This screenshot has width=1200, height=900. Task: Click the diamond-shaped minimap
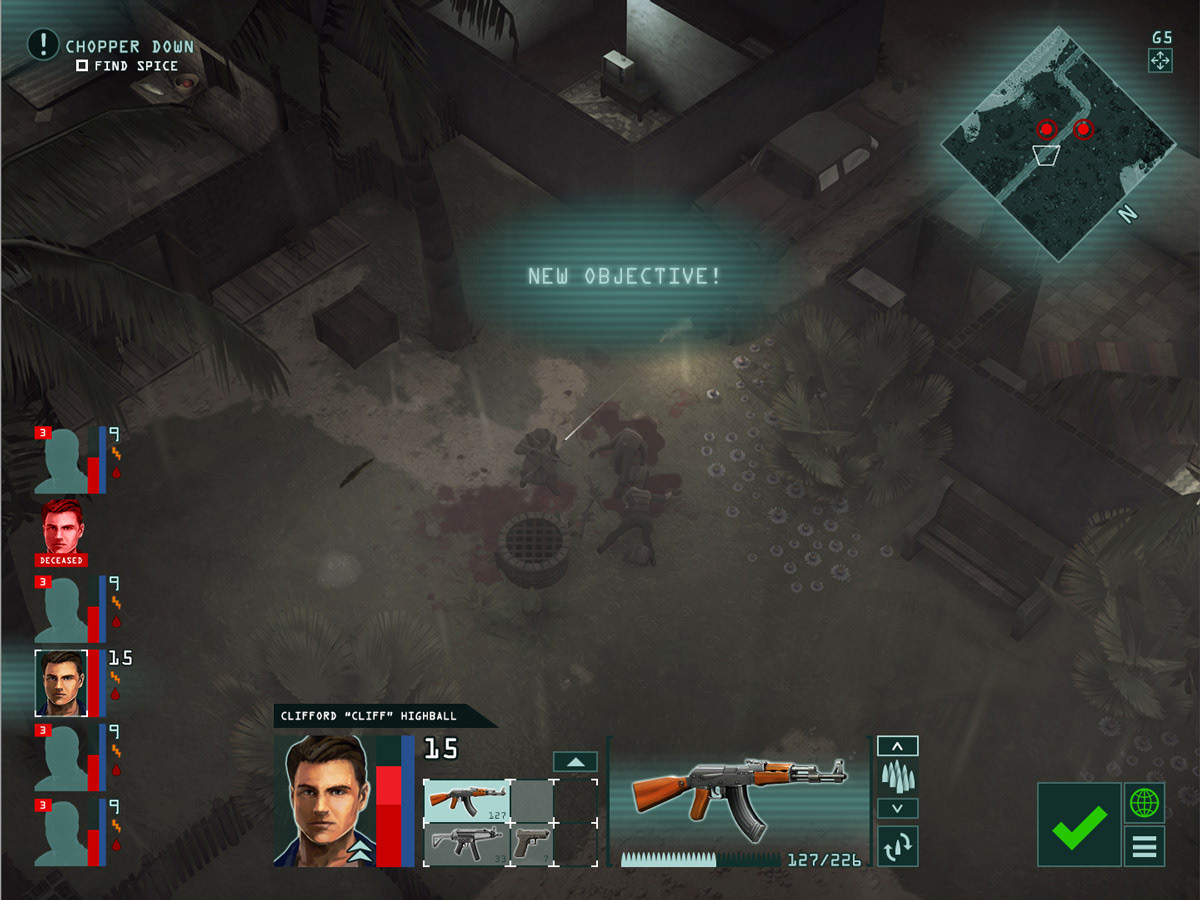coord(1058,143)
